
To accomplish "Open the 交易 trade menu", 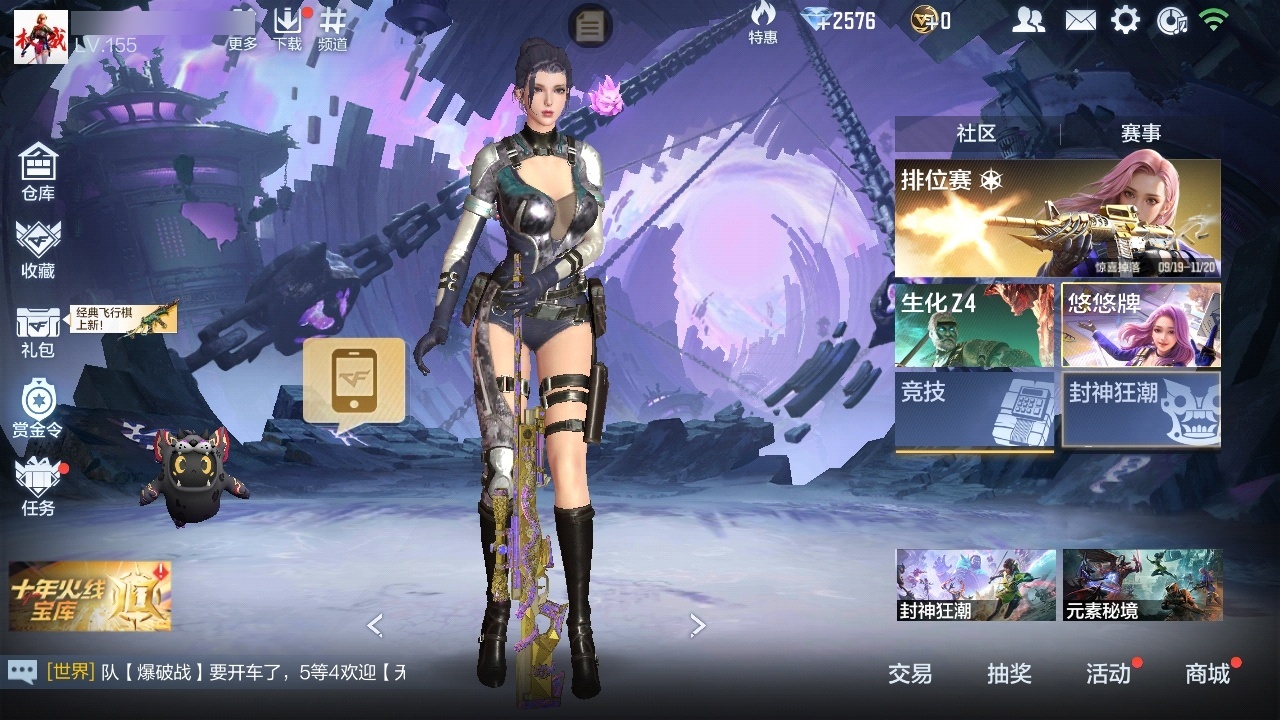I will pos(910,674).
